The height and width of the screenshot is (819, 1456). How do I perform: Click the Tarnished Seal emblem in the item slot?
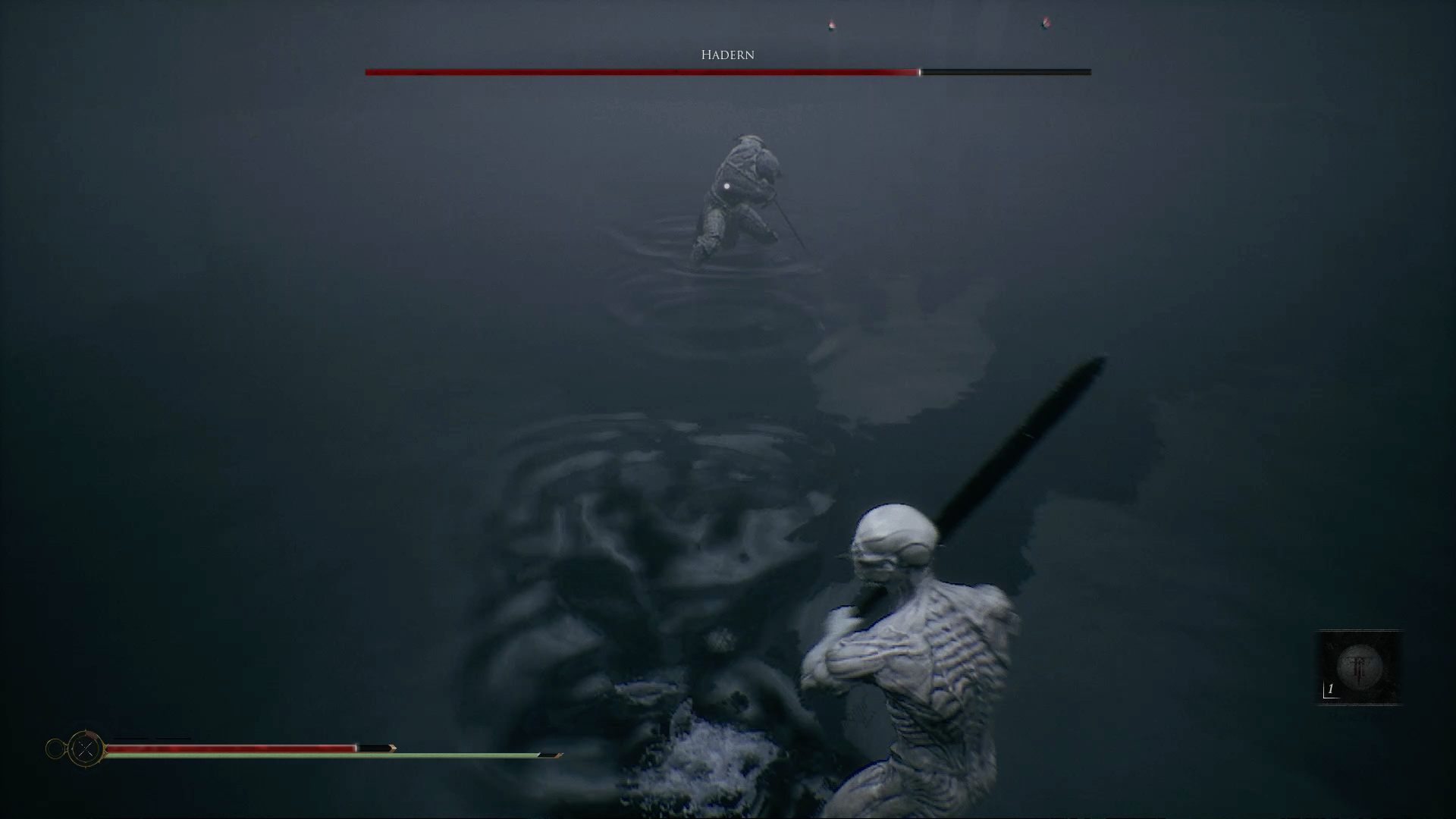coord(1360,666)
